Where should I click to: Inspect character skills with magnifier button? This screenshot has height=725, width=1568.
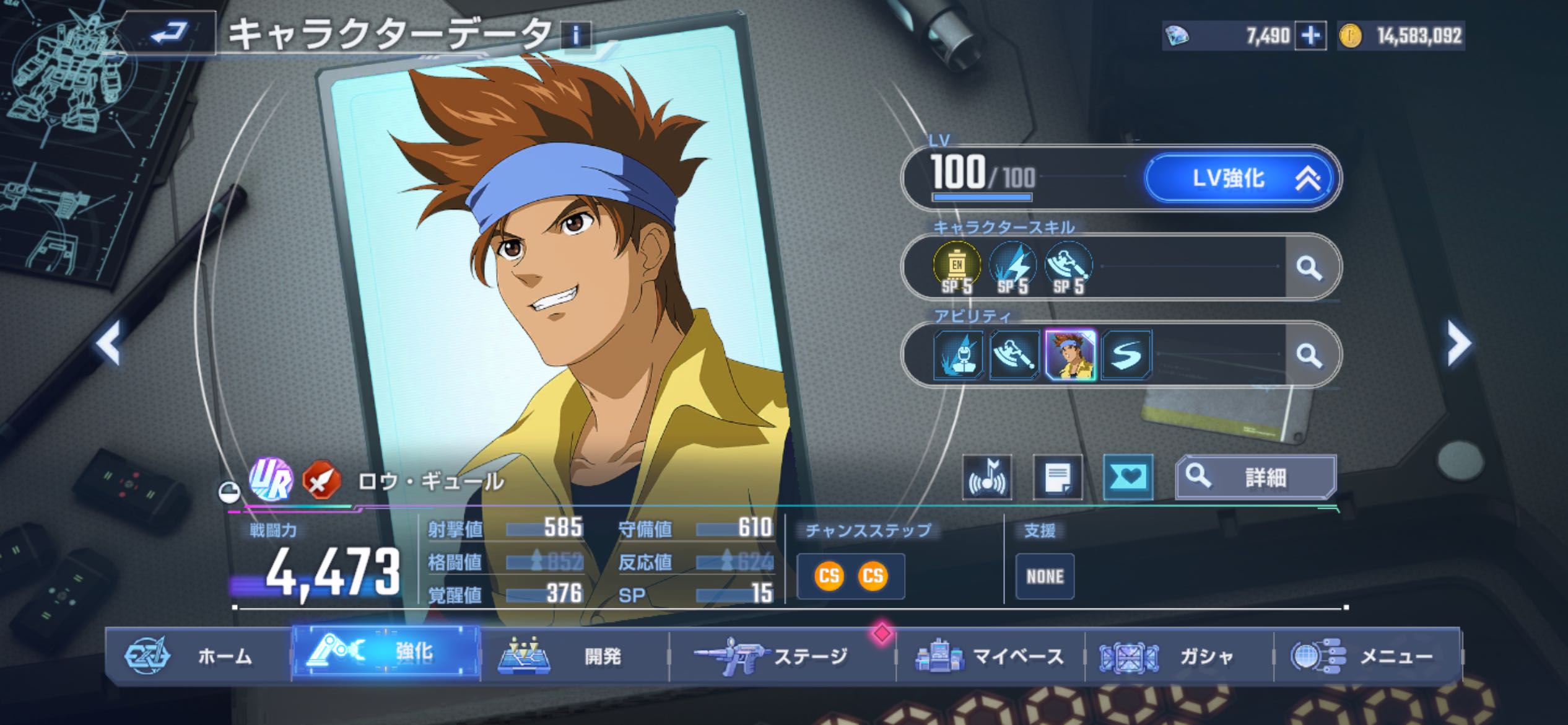(x=1309, y=268)
